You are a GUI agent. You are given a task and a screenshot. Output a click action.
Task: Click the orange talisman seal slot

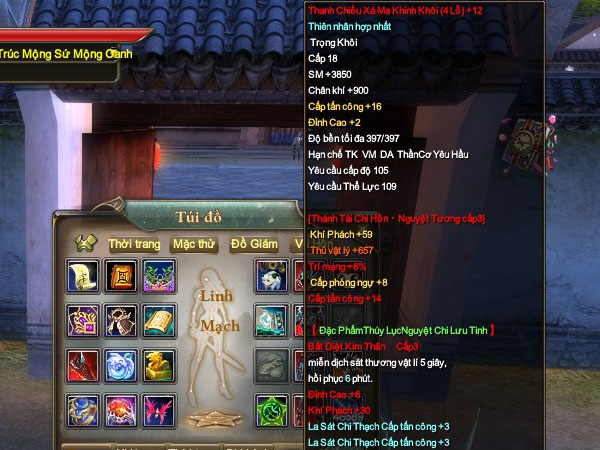coord(121,275)
